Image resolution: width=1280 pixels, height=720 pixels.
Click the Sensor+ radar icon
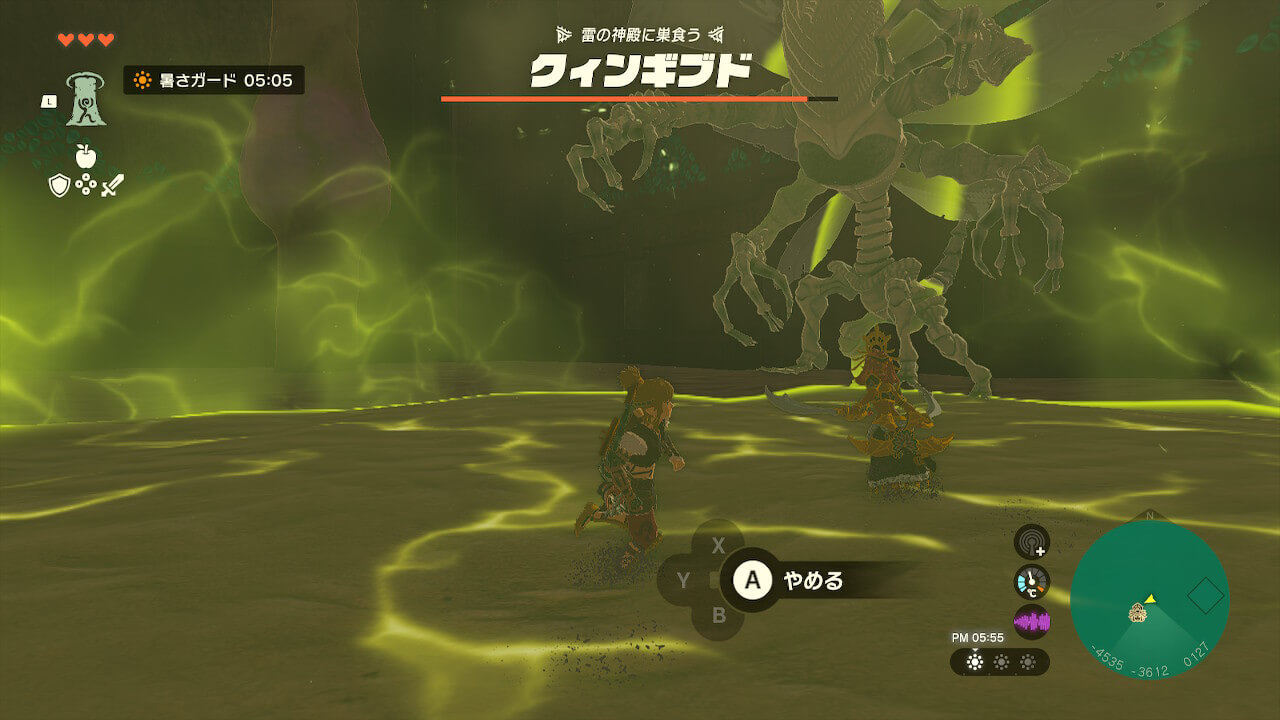pyautogui.click(x=1031, y=542)
